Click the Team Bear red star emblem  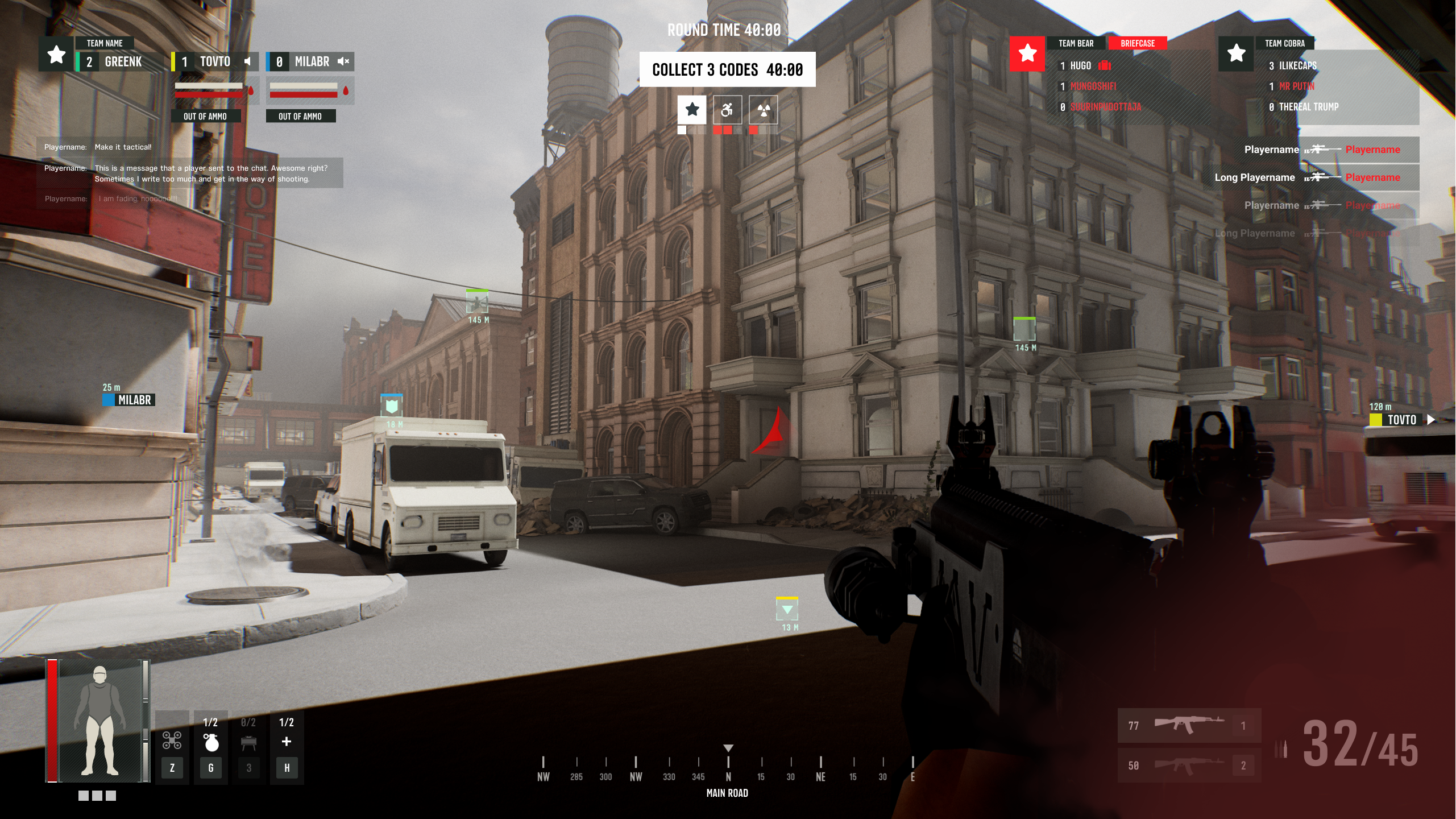coord(1027,54)
